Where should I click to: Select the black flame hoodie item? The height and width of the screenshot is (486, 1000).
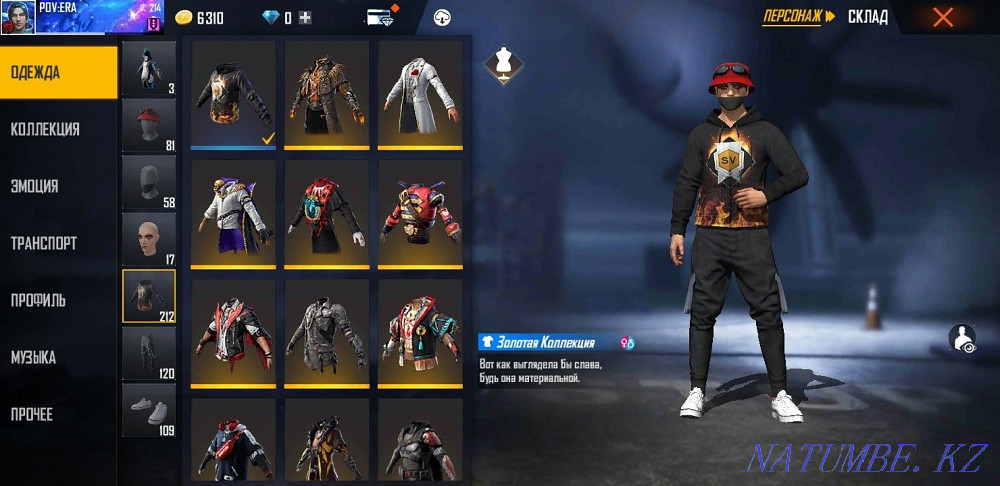point(233,94)
